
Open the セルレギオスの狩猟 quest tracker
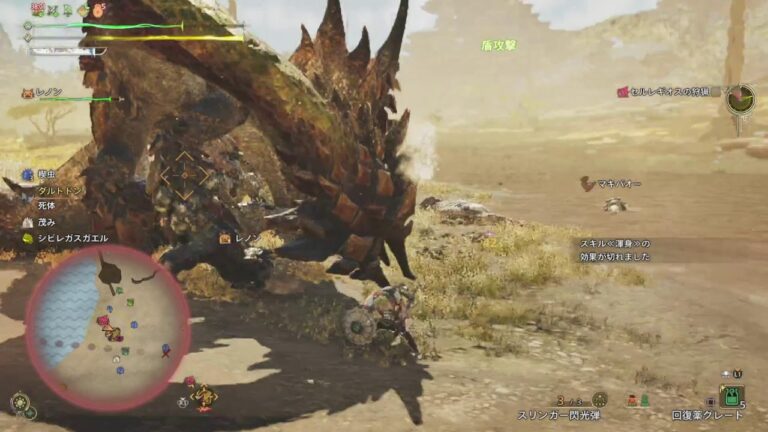coord(670,92)
